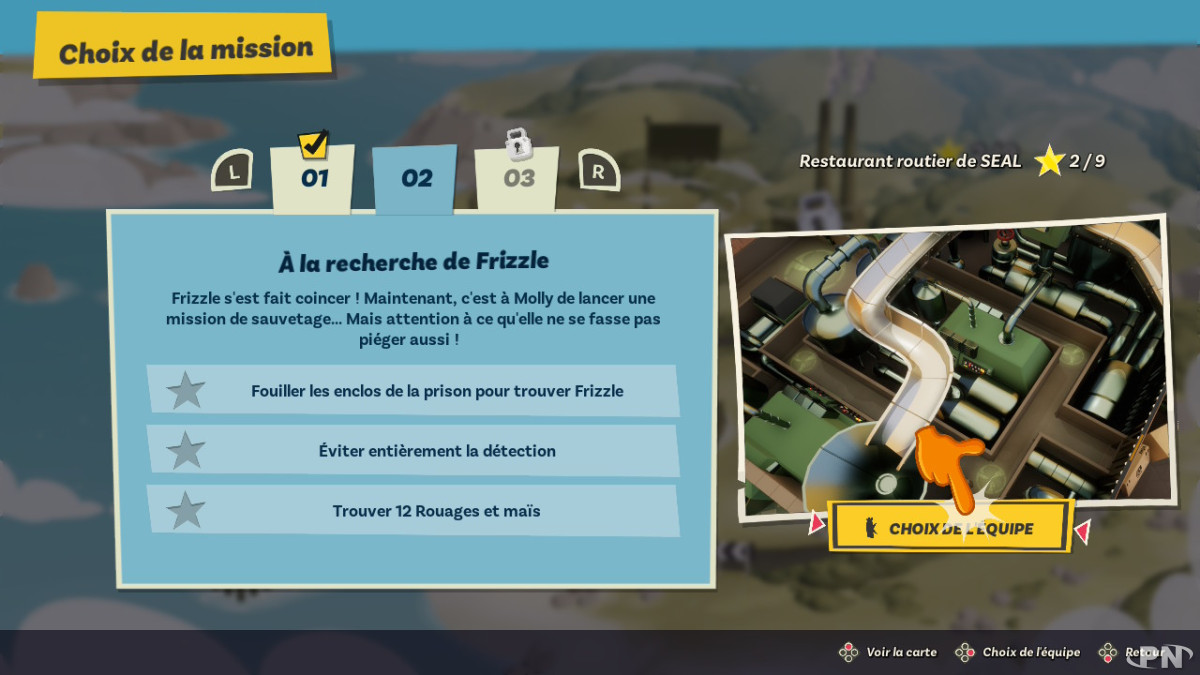This screenshot has width=1200, height=675.
Task: Select the Éviter entièrement la détection objective
Action: (413, 451)
